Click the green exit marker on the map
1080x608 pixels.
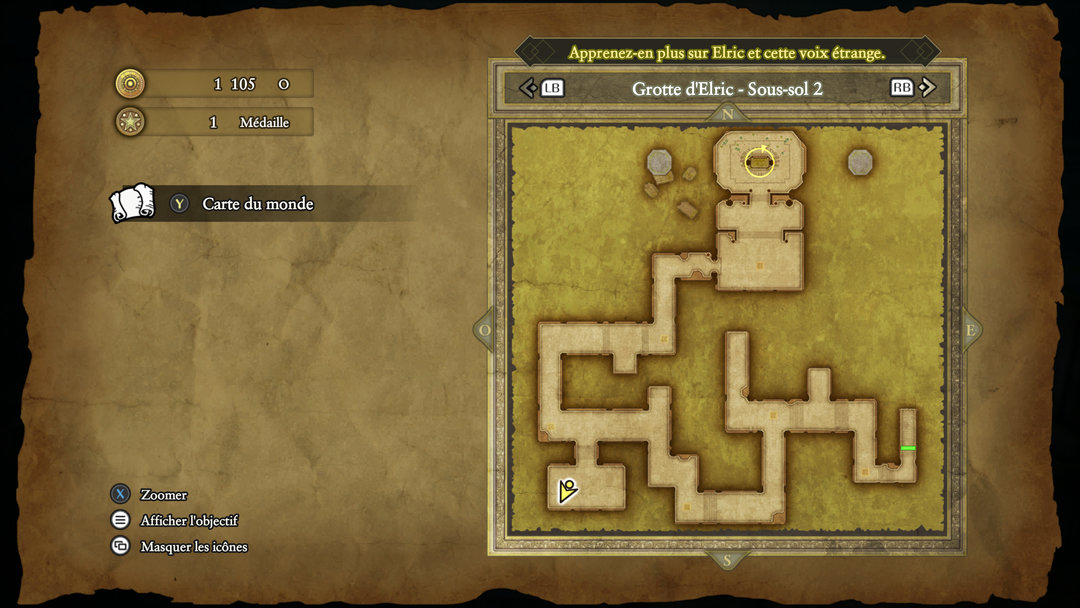click(908, 448)
